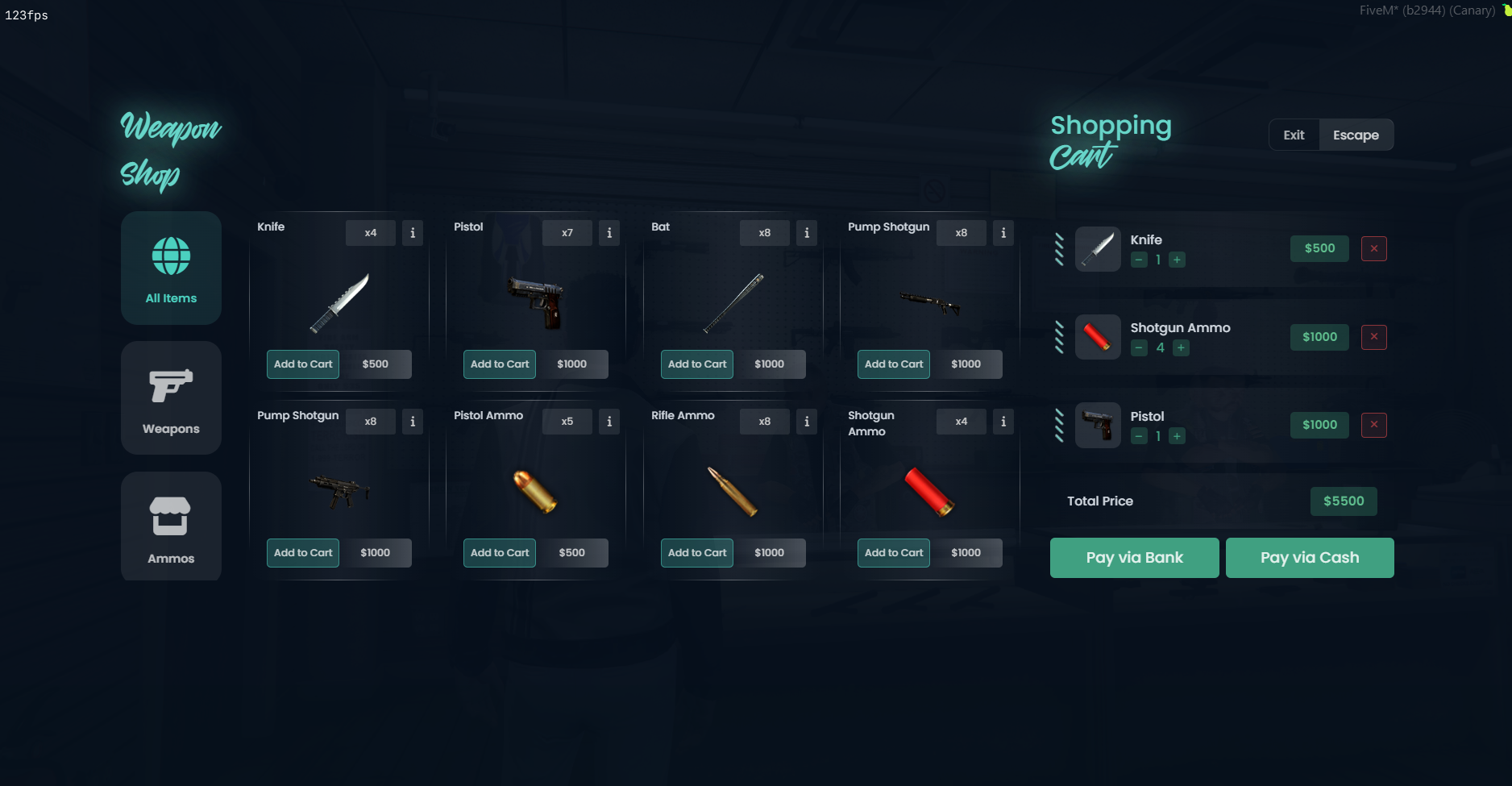Add Rifle Ammo to cart
1512x786 pixels.
pos(696,552)
